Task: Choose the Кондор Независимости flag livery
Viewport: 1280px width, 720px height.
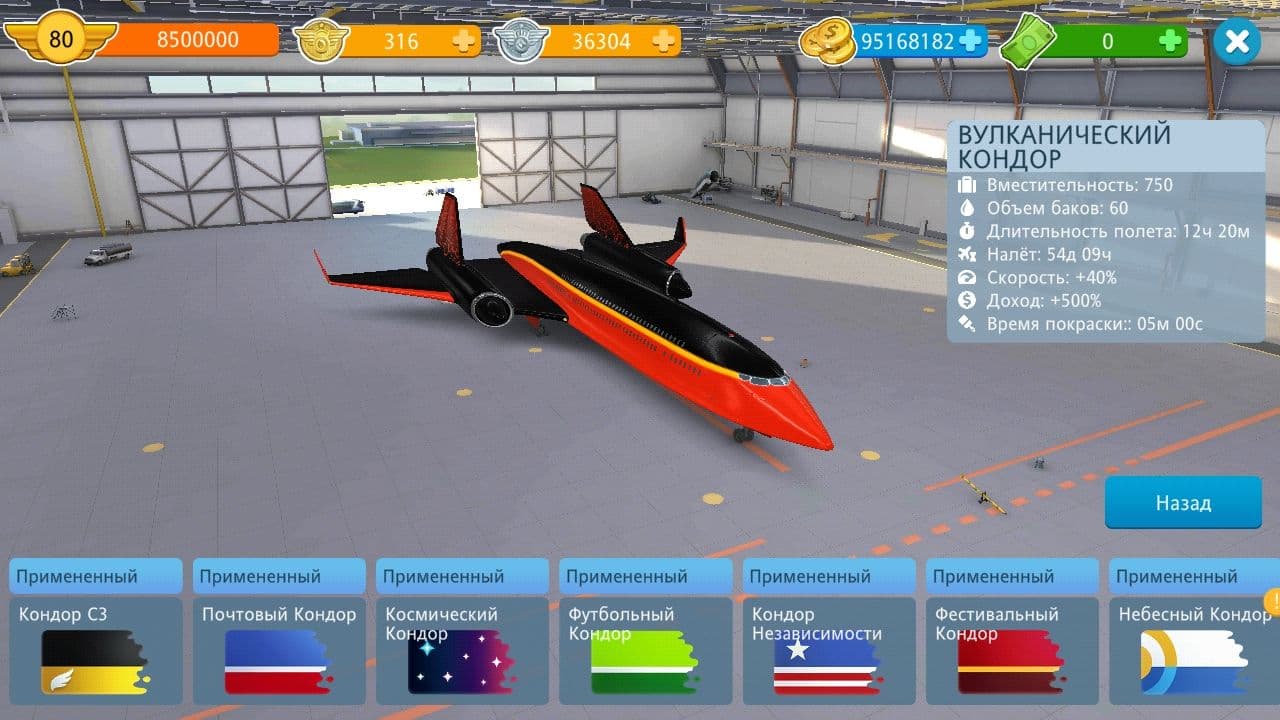Action: (828, 650)
